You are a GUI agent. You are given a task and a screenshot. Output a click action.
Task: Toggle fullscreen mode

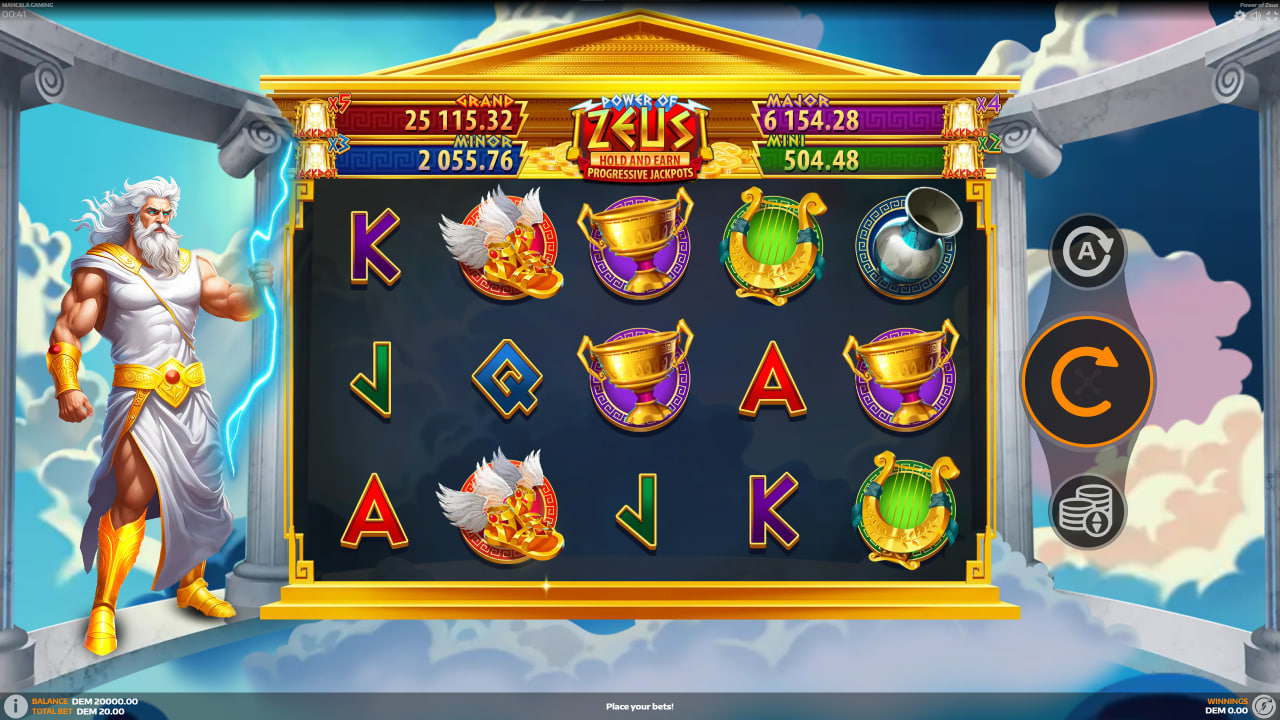tap(1271, 13)
